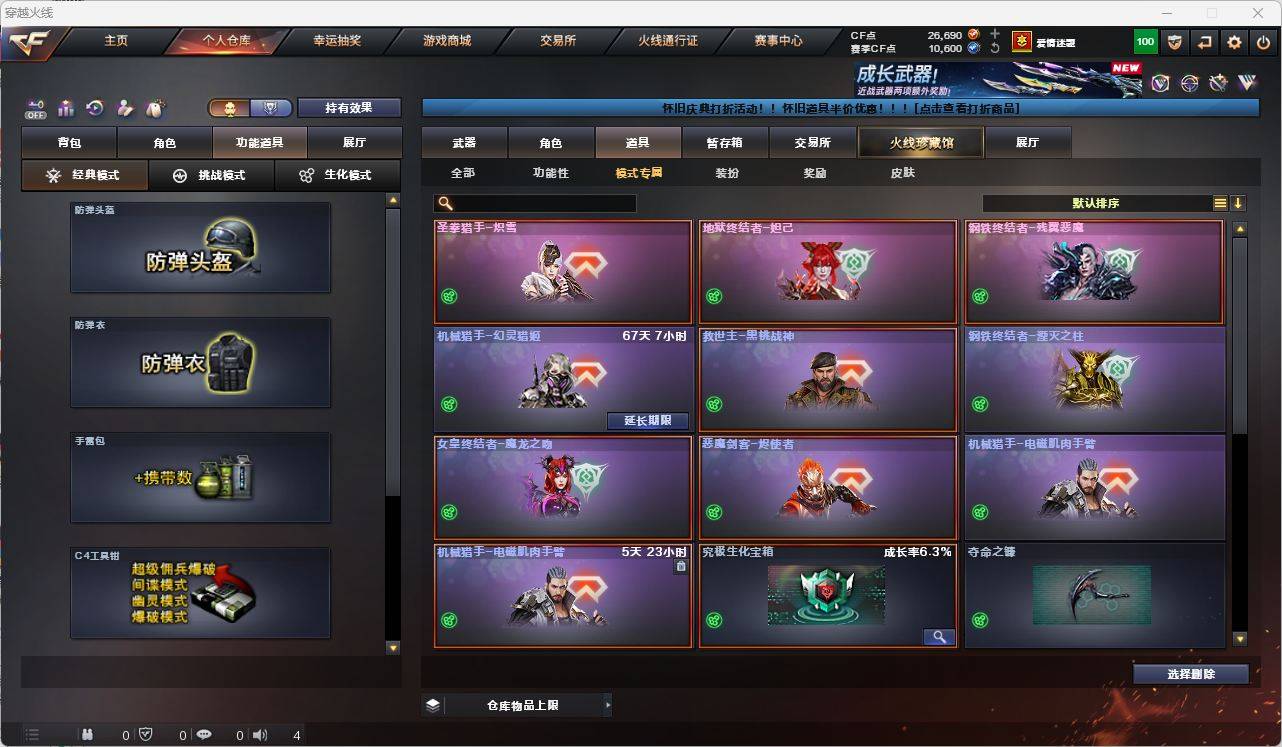Viewport: 1282px width, 747px height.
Task: Click the 选择删除 button at bottom right
Action: click(1191, 673)
